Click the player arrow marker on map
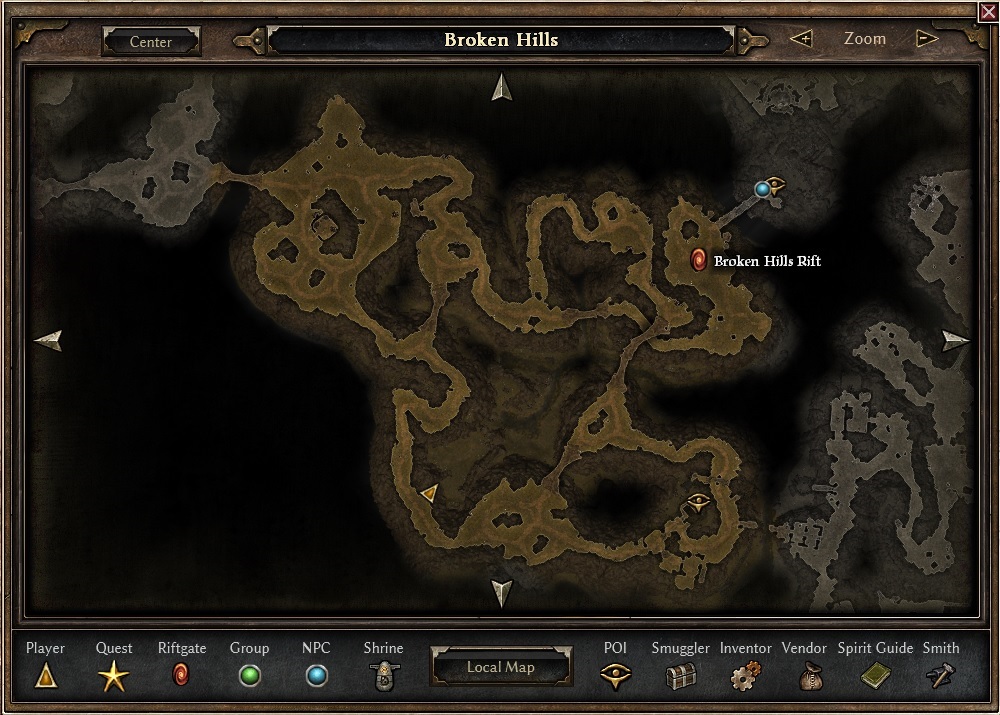Image resolution: width=1000 pixels, height=715 pixels. tap(429, 492)
